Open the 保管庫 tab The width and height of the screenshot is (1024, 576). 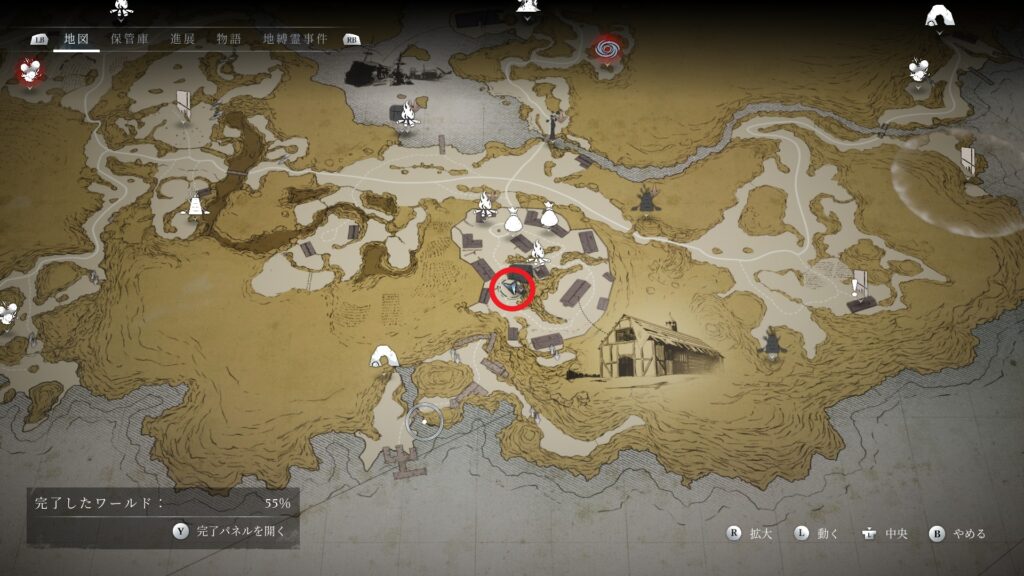[130, 39]
